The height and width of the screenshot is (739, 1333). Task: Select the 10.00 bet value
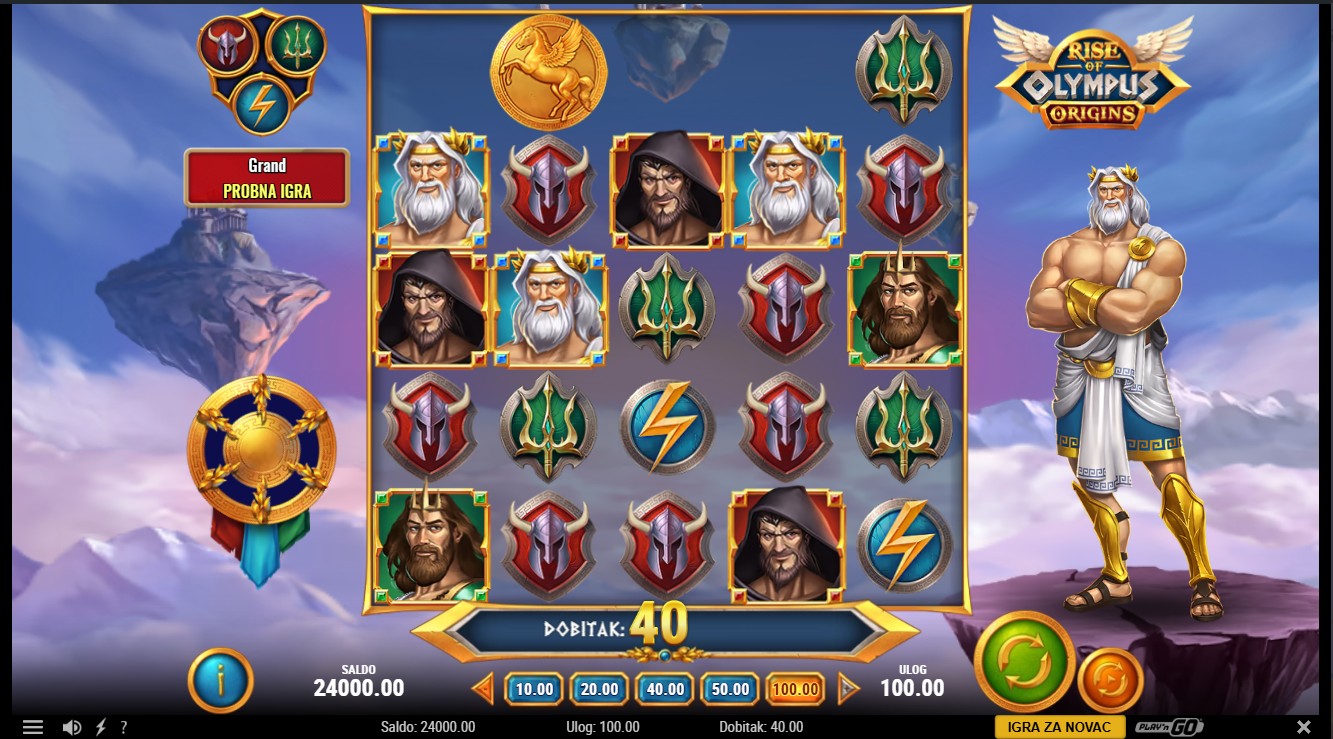tap(535, 688)
